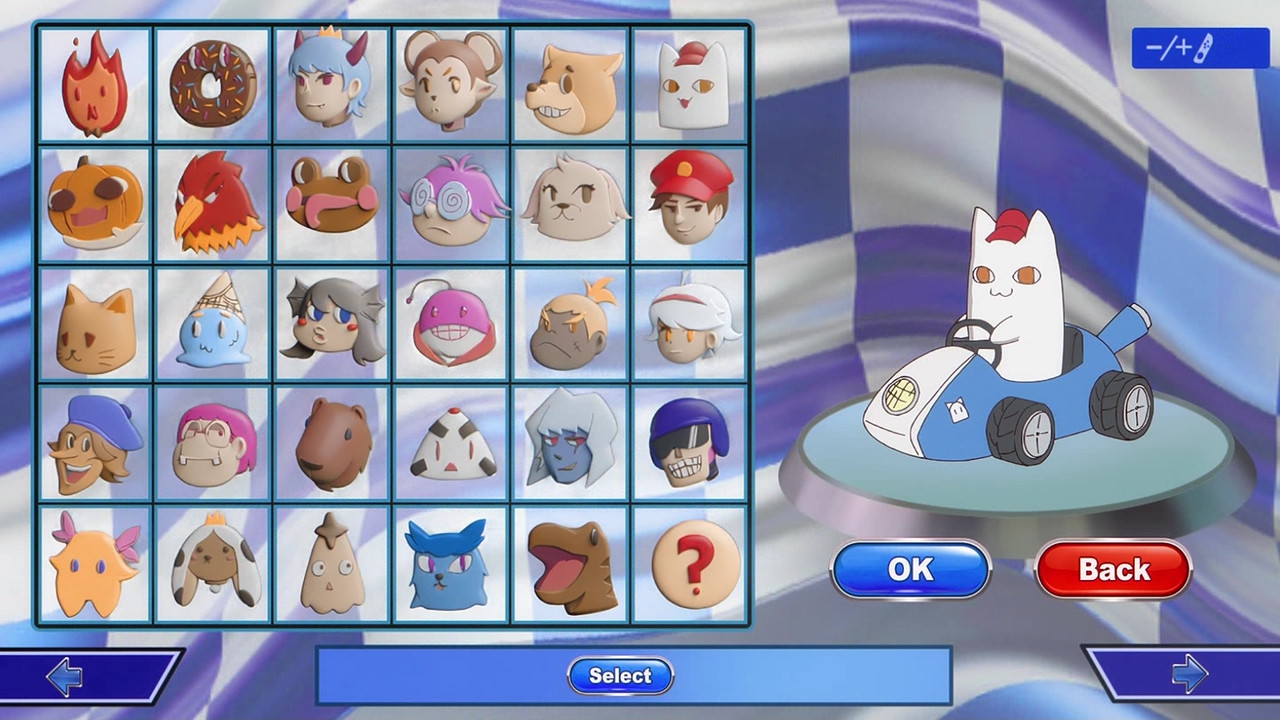The image size is (1280, 720).
Task: Select the random question mark tile
Action: 691,564
